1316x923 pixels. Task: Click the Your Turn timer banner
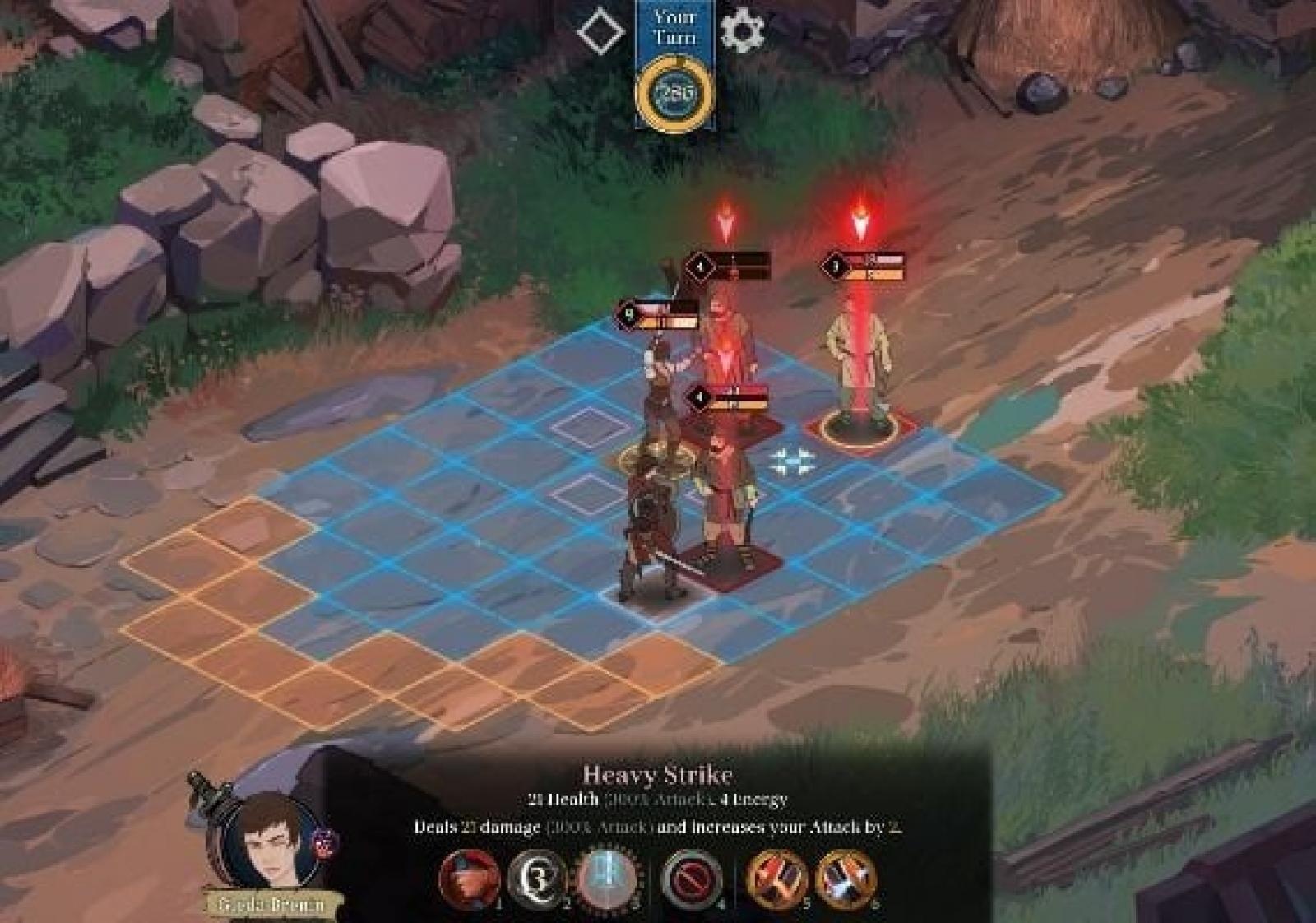674,66
